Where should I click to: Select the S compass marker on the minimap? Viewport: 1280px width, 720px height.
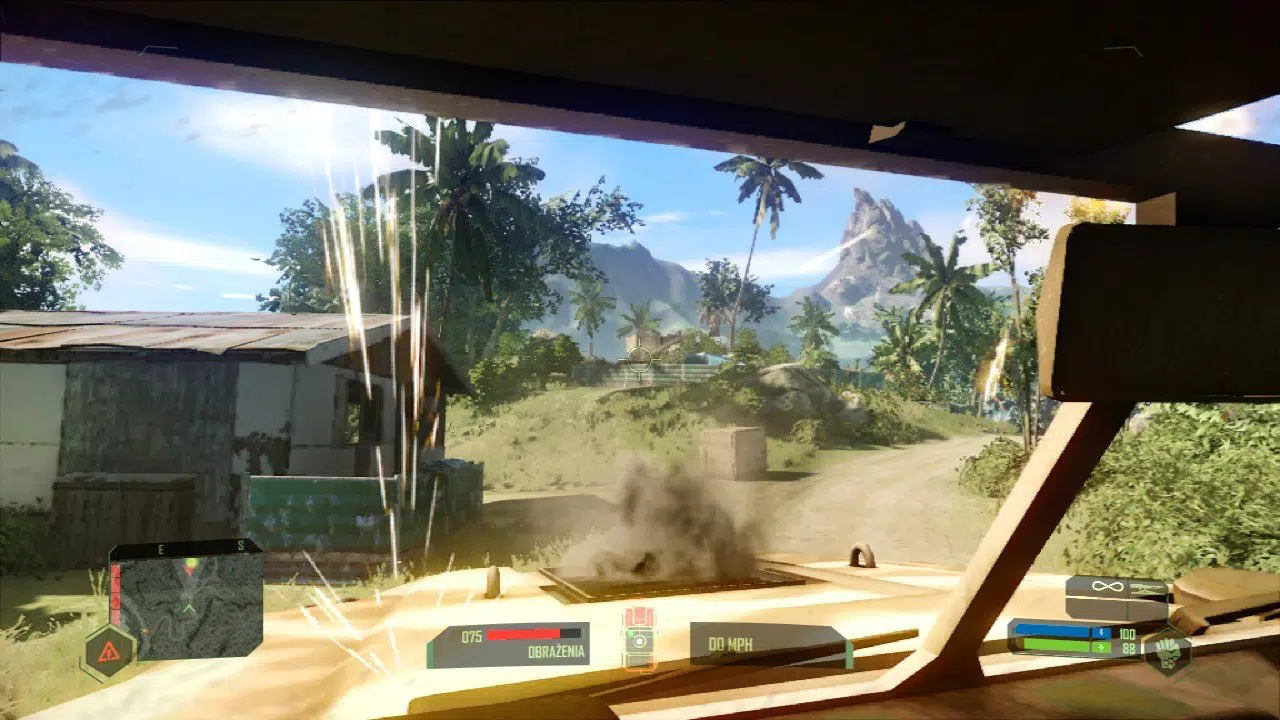[x=240, y=546]
